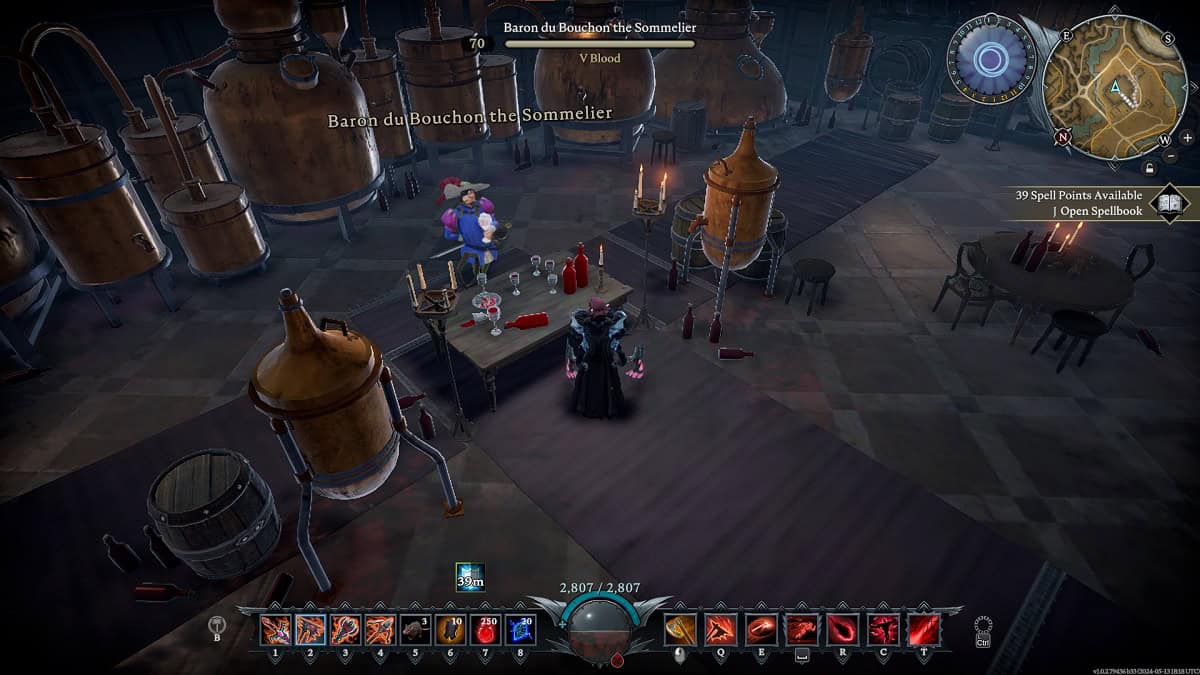Toggle the minimap rotation lock
This screenshot has width=1200, height=675.
1150,167
